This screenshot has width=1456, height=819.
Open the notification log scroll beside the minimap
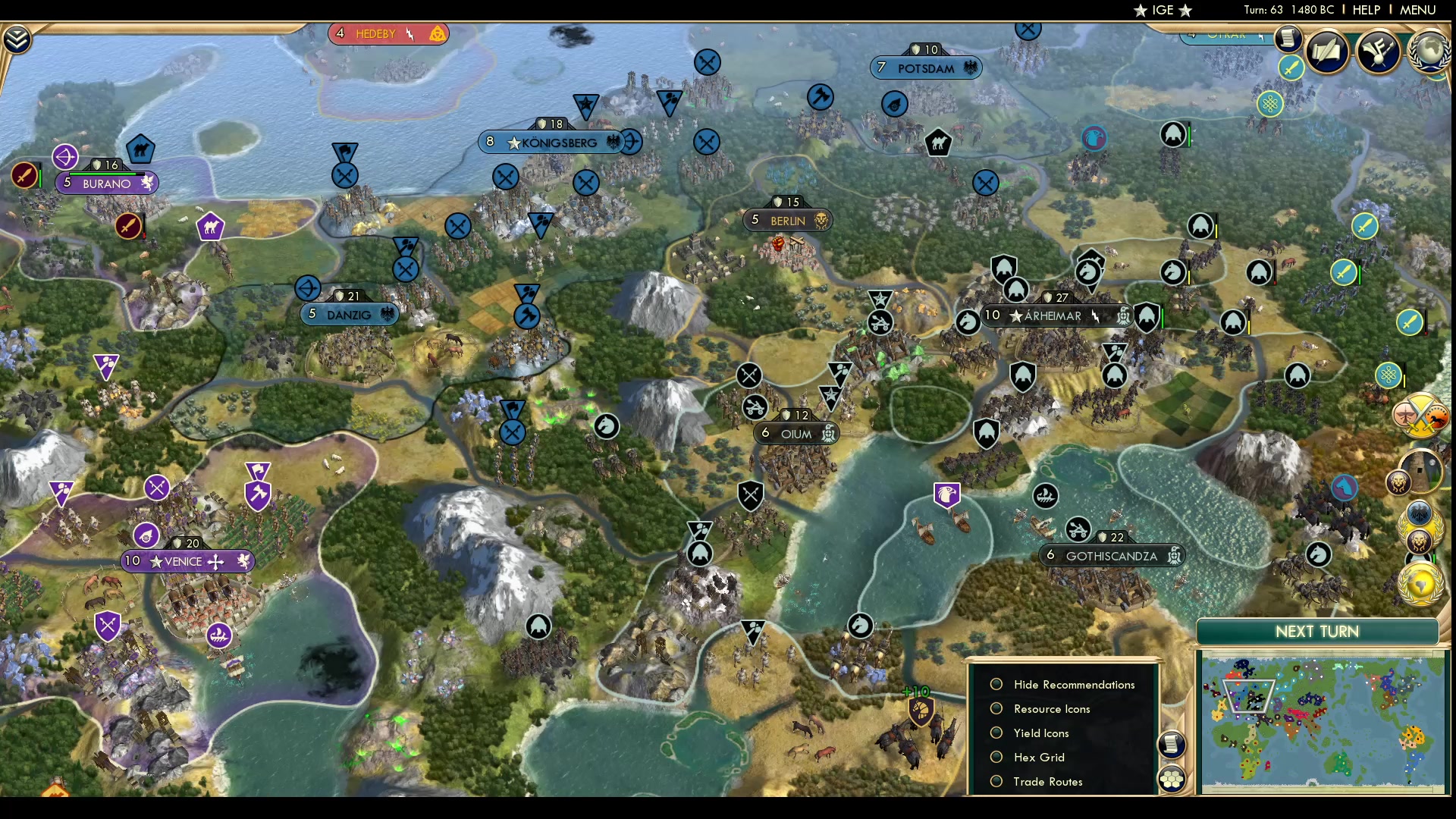coord(1172,745)
